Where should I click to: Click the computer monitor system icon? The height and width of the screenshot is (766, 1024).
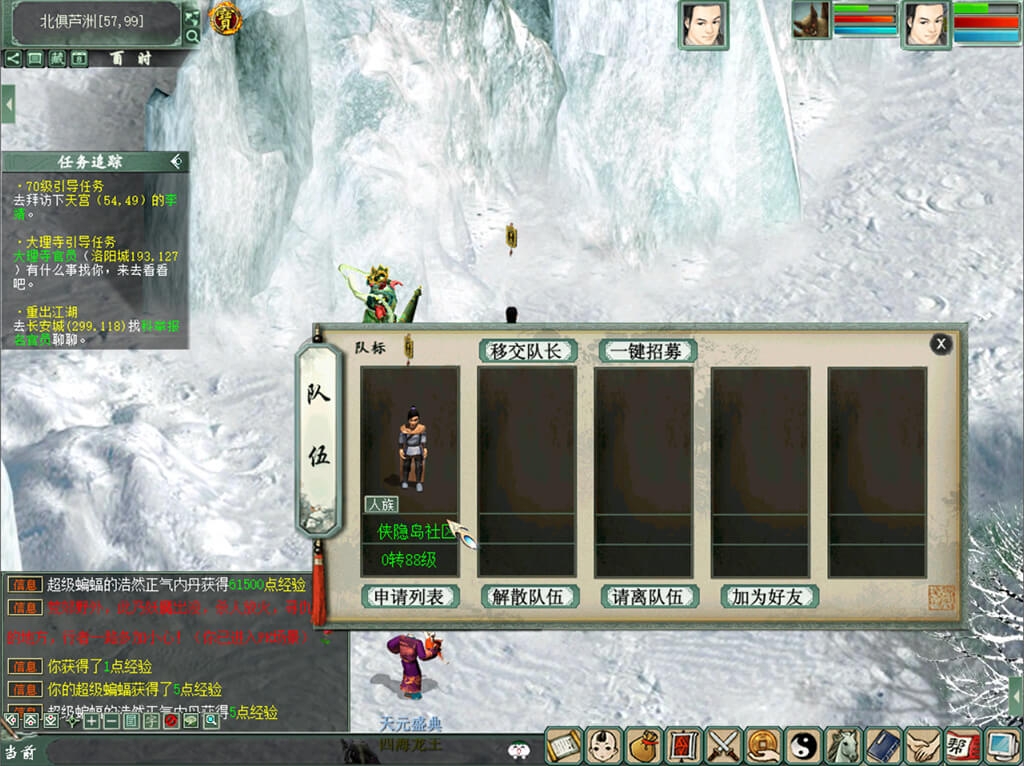click(1001, 746)
